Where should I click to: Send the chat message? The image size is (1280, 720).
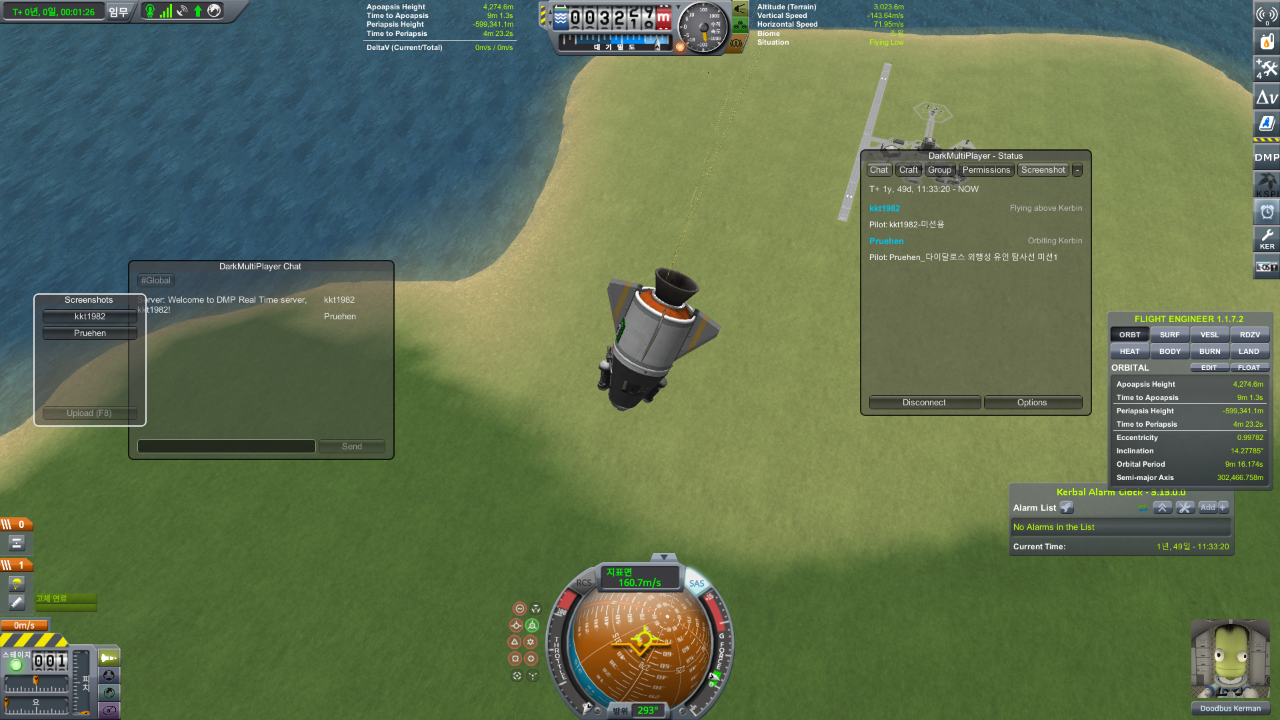click(x=351, y=446)
